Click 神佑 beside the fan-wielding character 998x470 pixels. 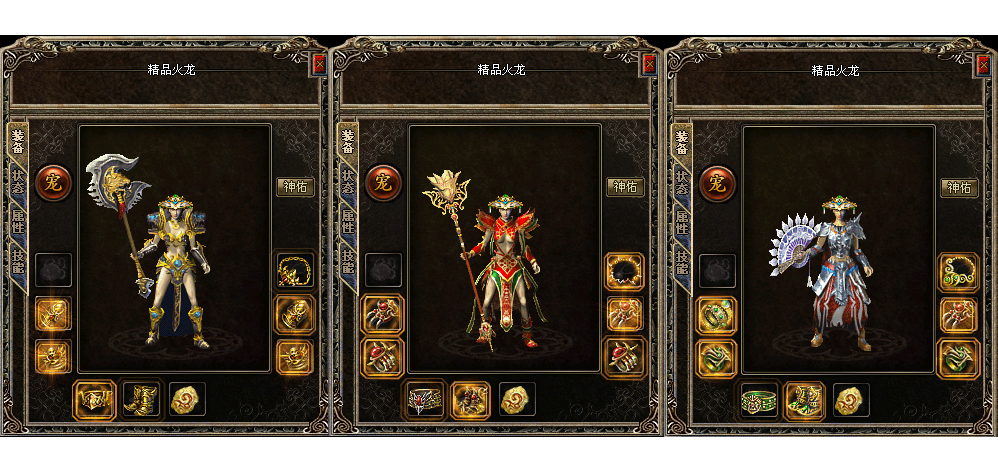click(959, 187)
